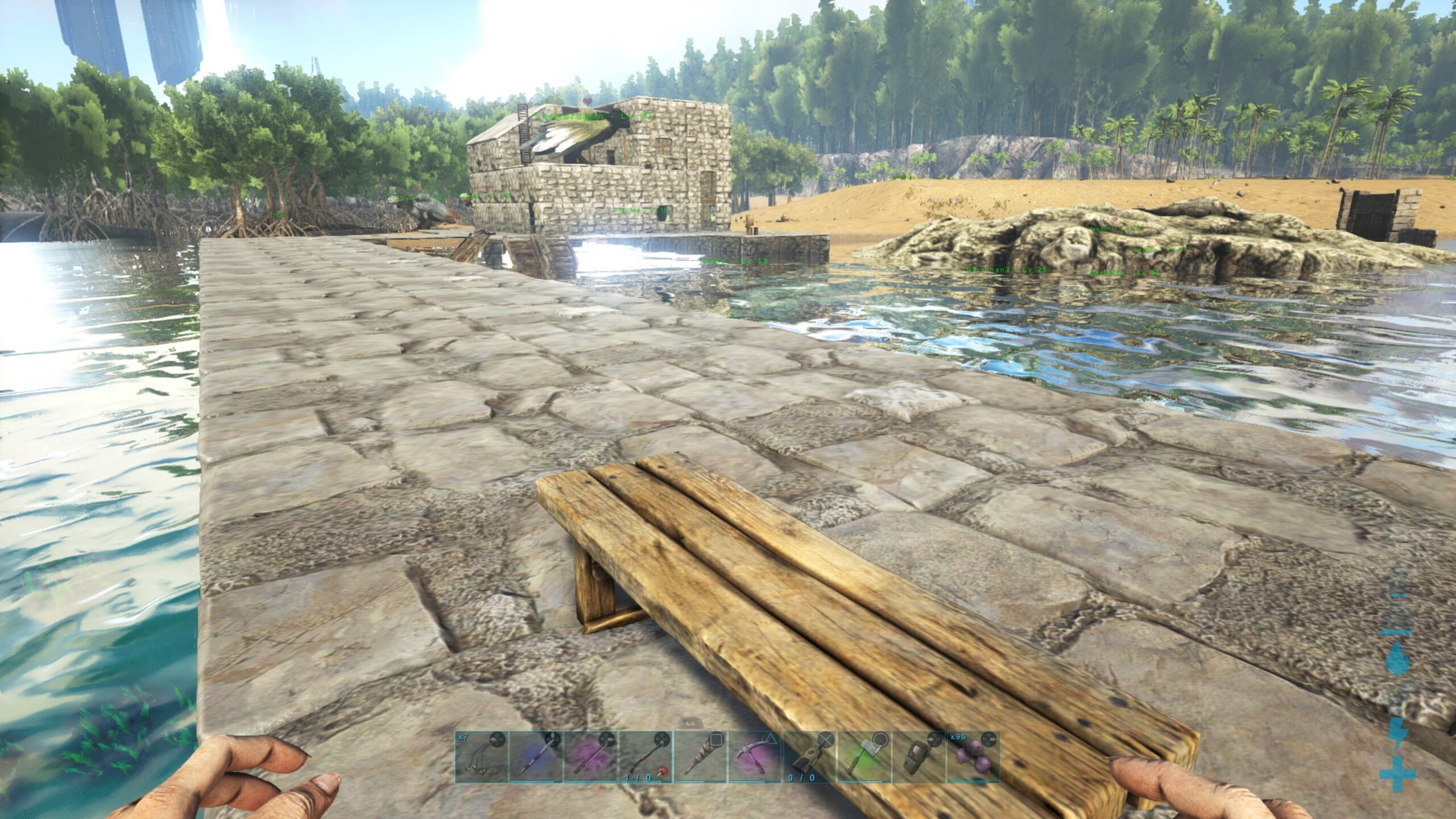Pick the hotbar item showing 0 / 0
The image size is (1456, 819).
click(x=809, y=757)
